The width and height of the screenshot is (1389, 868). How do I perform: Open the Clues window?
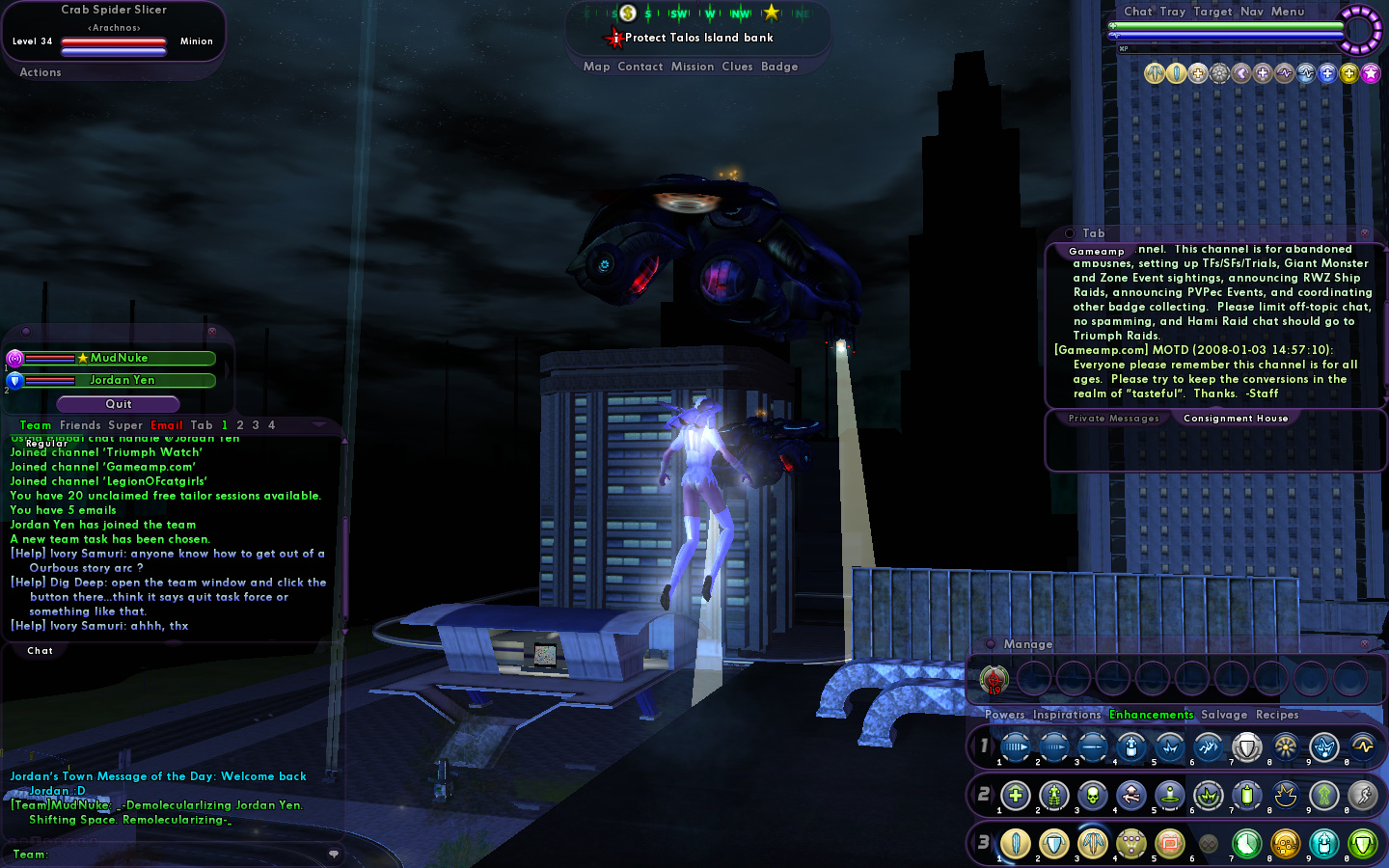coord(737,67)
